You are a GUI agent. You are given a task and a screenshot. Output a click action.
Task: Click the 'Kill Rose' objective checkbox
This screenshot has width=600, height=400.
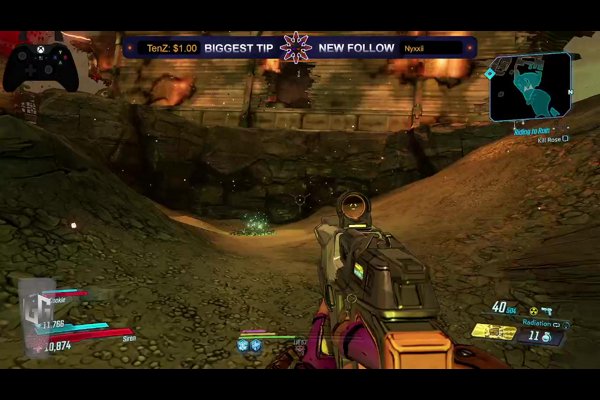point(566,139)
